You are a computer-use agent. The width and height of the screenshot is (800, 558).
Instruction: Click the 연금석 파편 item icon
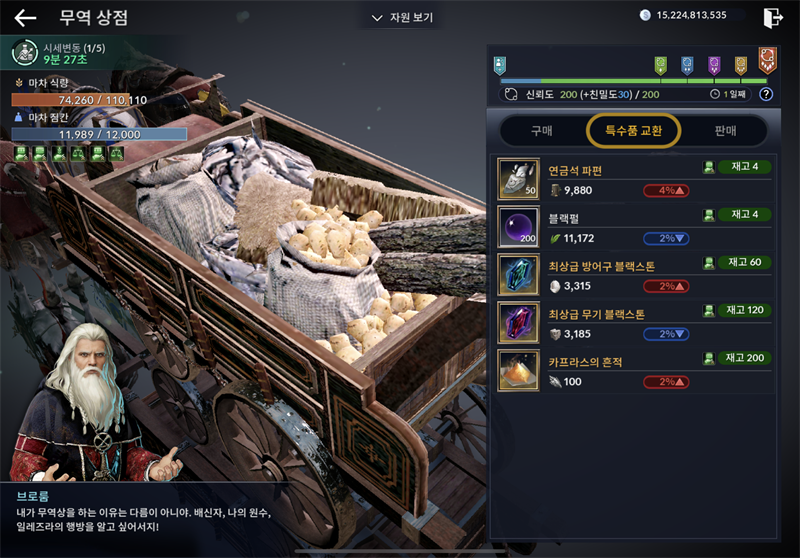click(519, 179)
